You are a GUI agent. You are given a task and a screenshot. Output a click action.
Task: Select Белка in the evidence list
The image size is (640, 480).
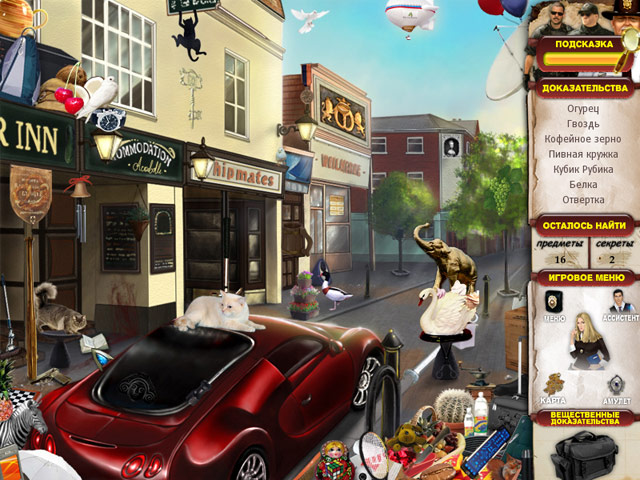[x=583, y=187]
